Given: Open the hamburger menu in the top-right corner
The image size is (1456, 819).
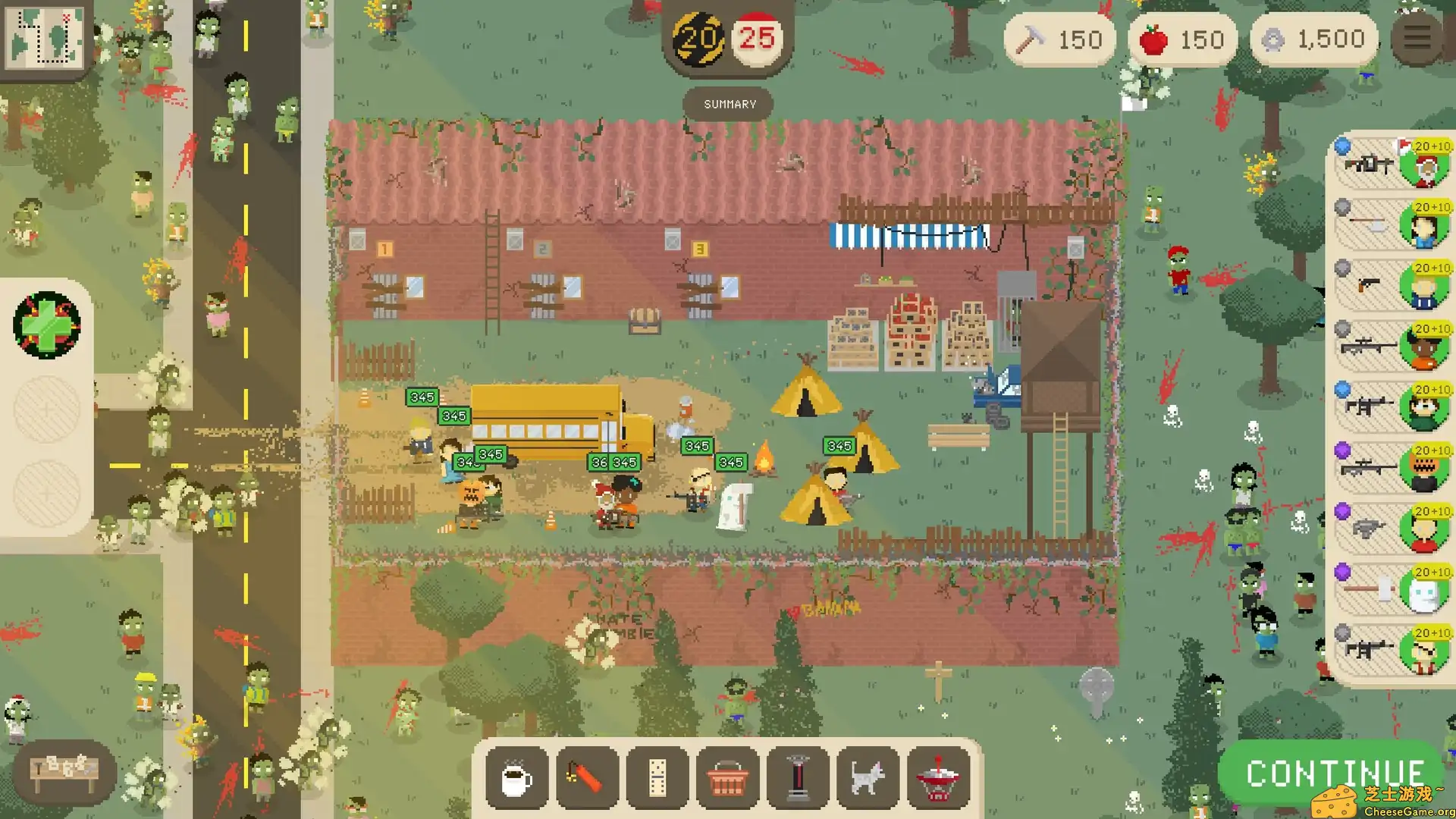Looking at the screenshot, I should coord(1416,39).
